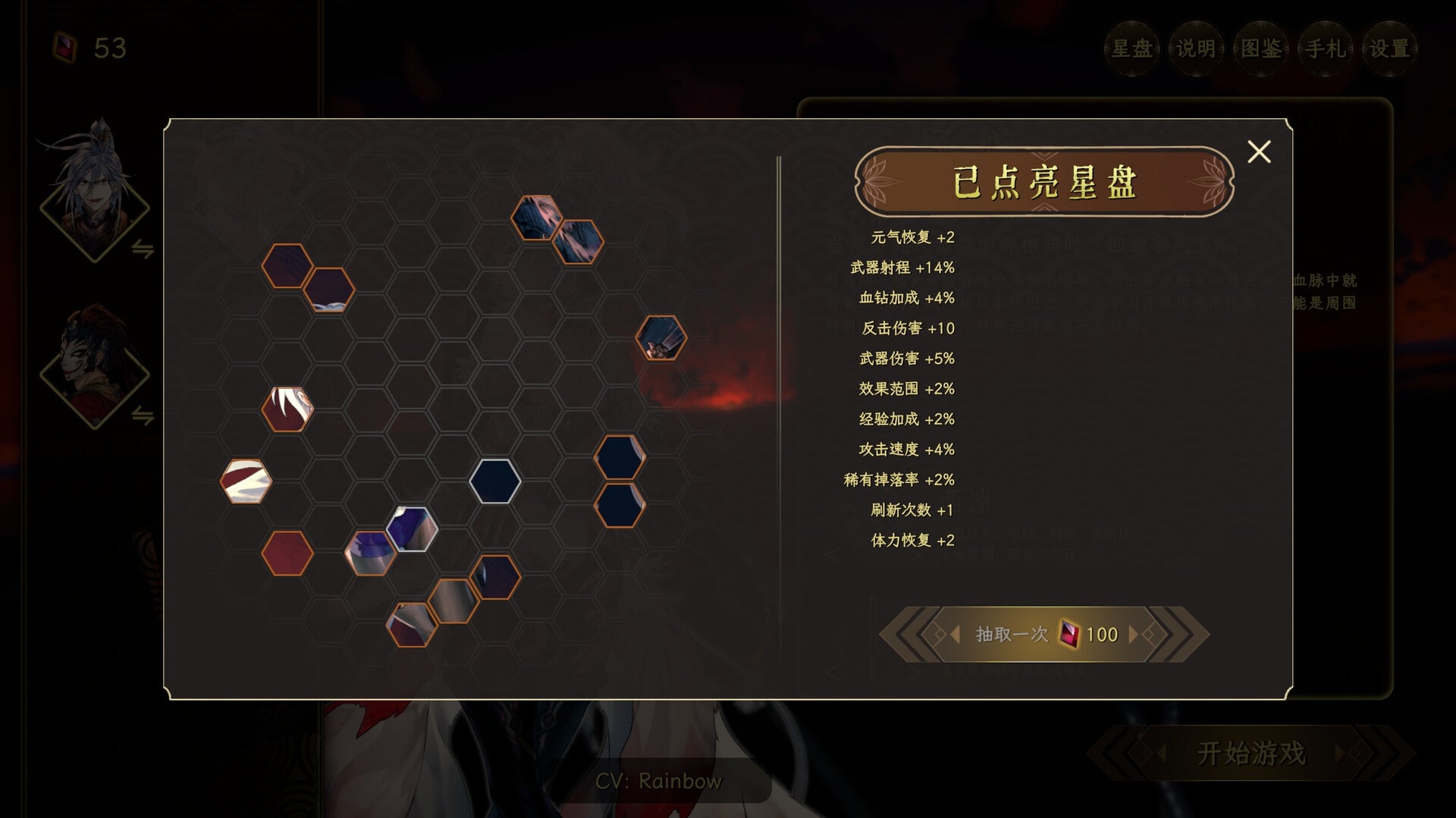Select the white fox-tail hex tile

click(287, 407)
